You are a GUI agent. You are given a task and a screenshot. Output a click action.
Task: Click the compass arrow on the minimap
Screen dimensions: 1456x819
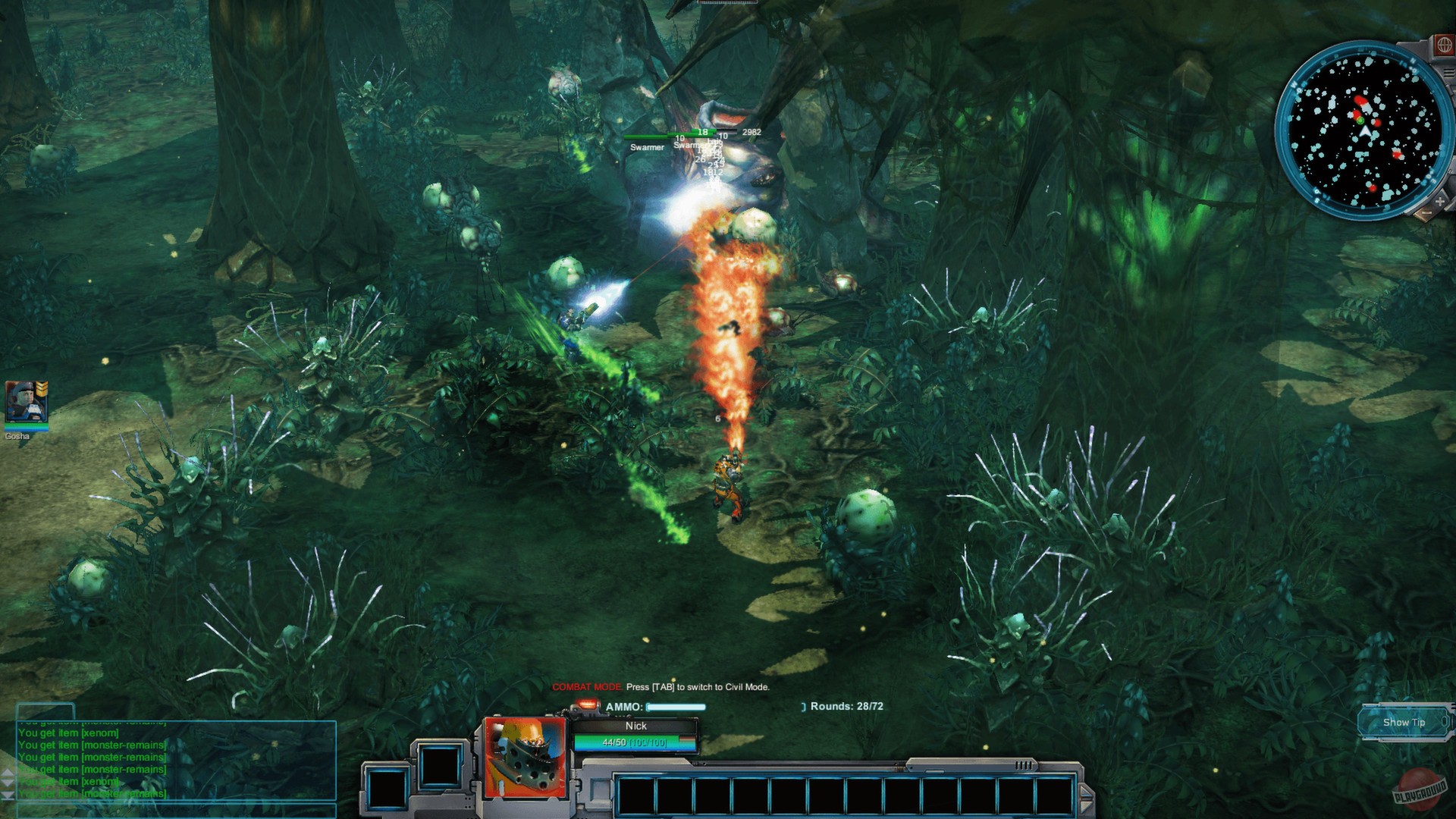1365,130
